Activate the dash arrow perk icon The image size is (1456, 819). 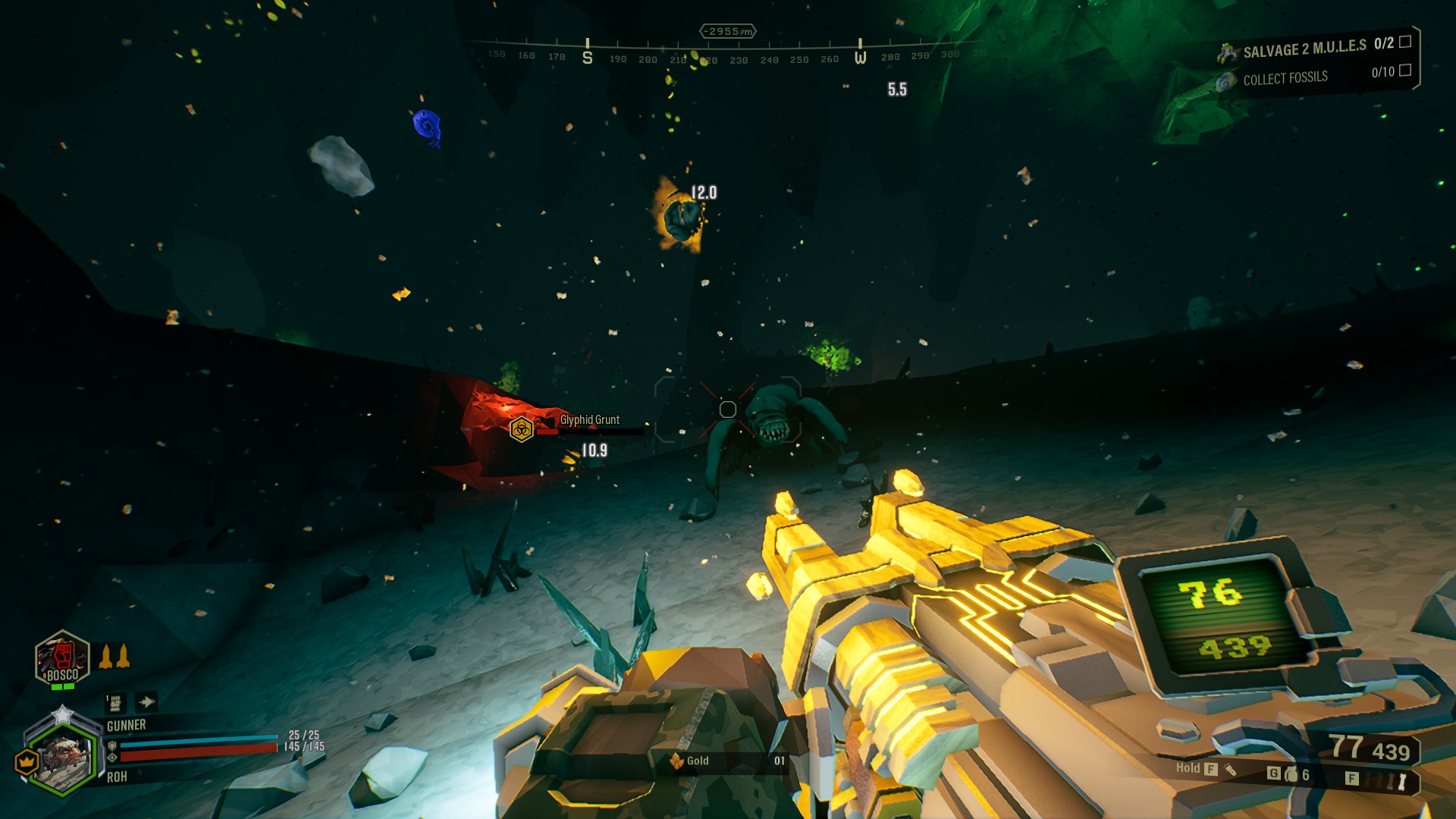146,702
